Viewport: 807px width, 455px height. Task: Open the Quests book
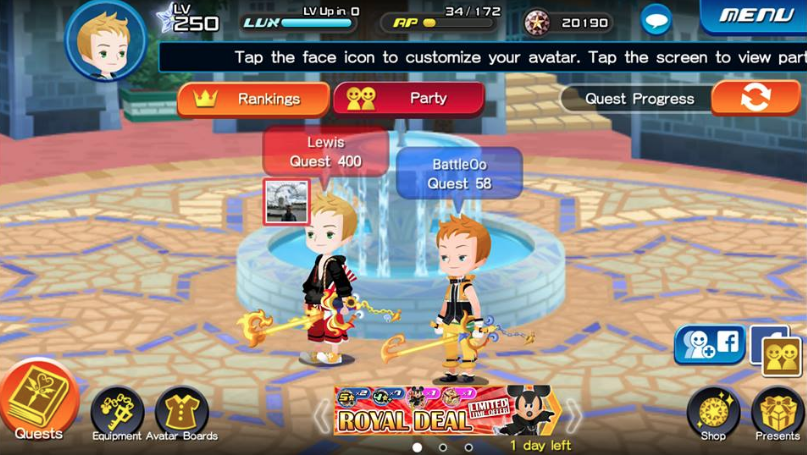(x=38, y=402)
